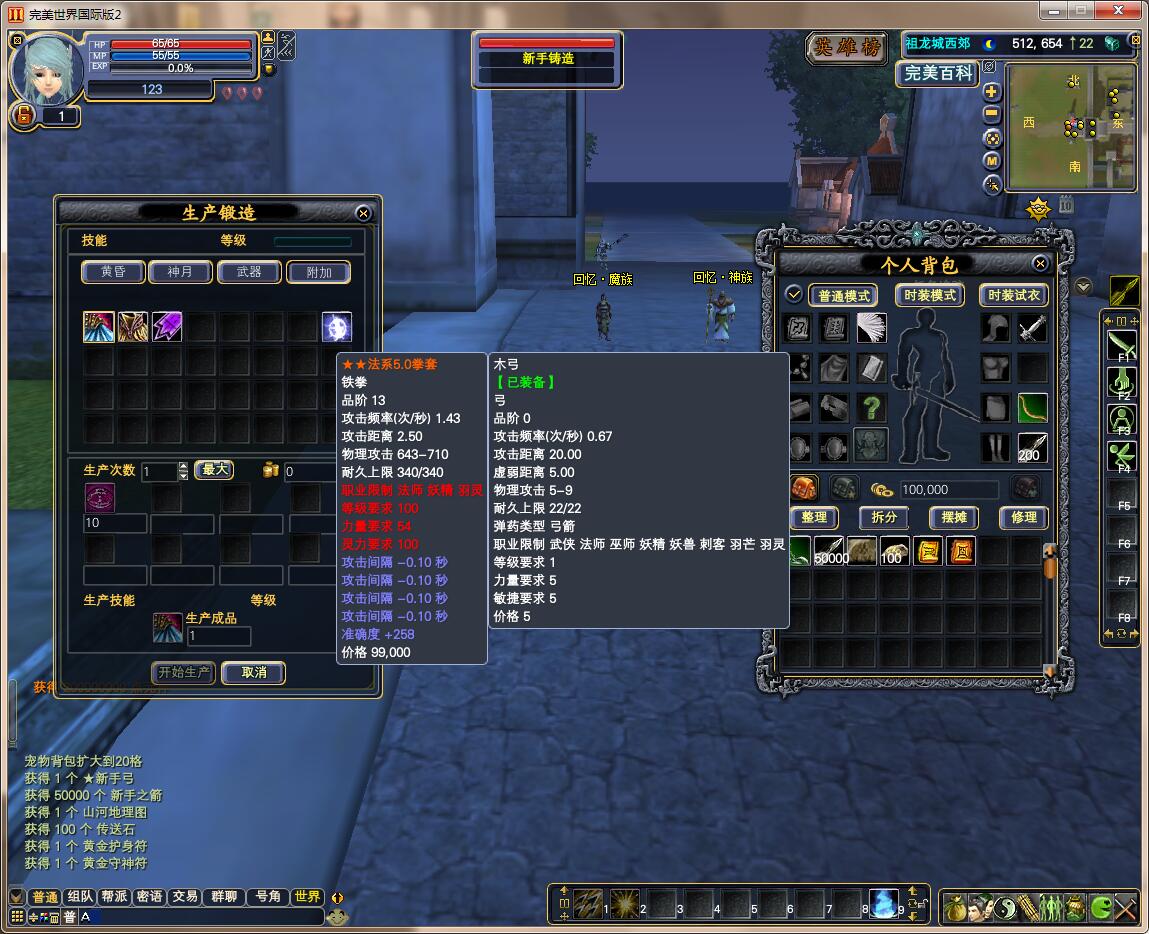The width and height of the screenshot is (1149, 934).
Task: Open the 时装试衣 fitting view
Action: pyautogui.click(x=1014, y=295)
